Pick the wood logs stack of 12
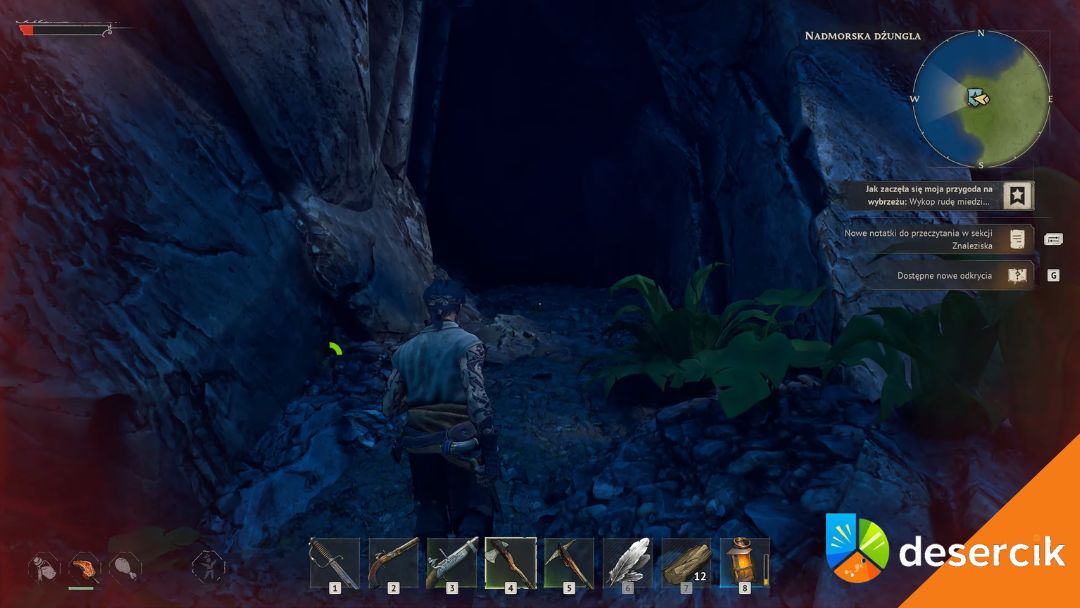1080x608 pixels. tap(686, 563)
